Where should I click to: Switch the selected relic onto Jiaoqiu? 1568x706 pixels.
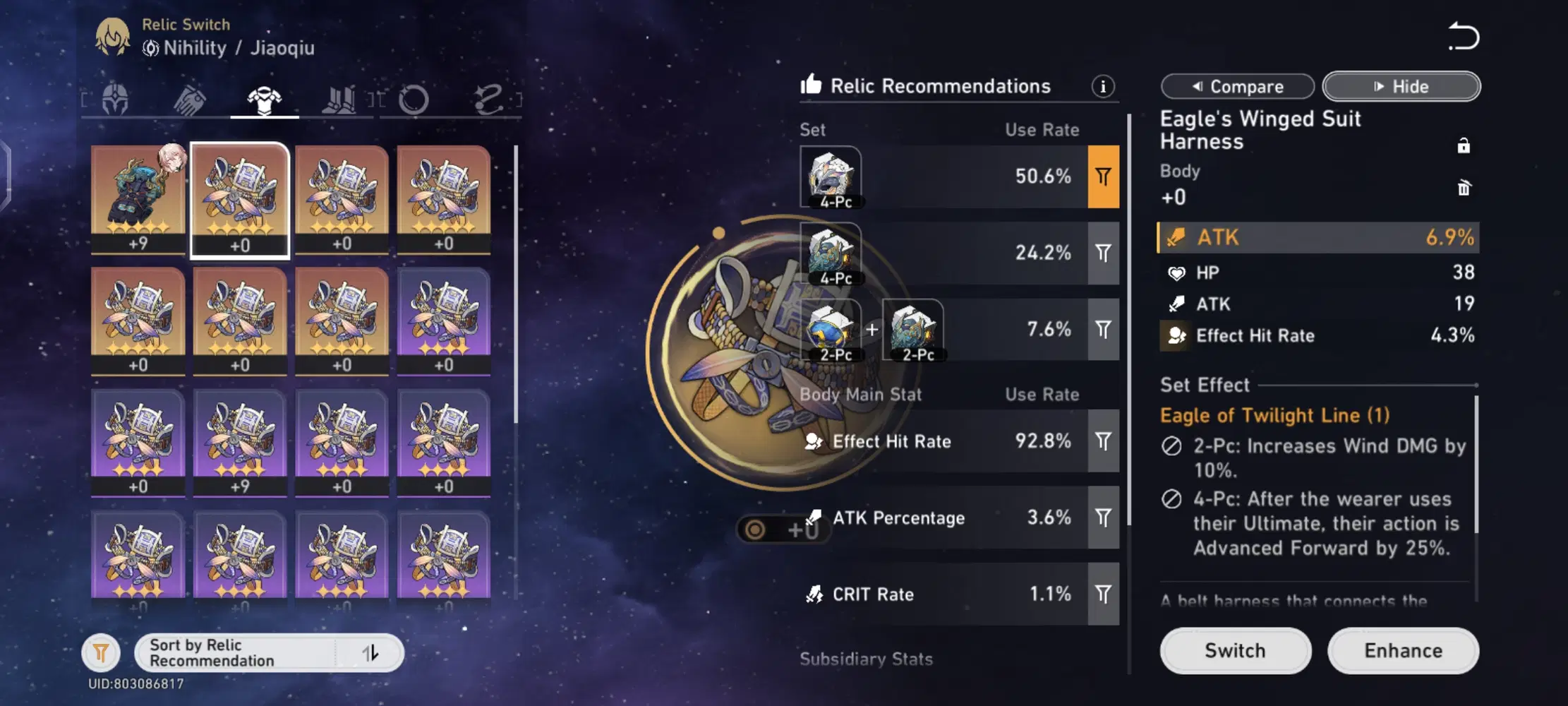click(1235, 650)
